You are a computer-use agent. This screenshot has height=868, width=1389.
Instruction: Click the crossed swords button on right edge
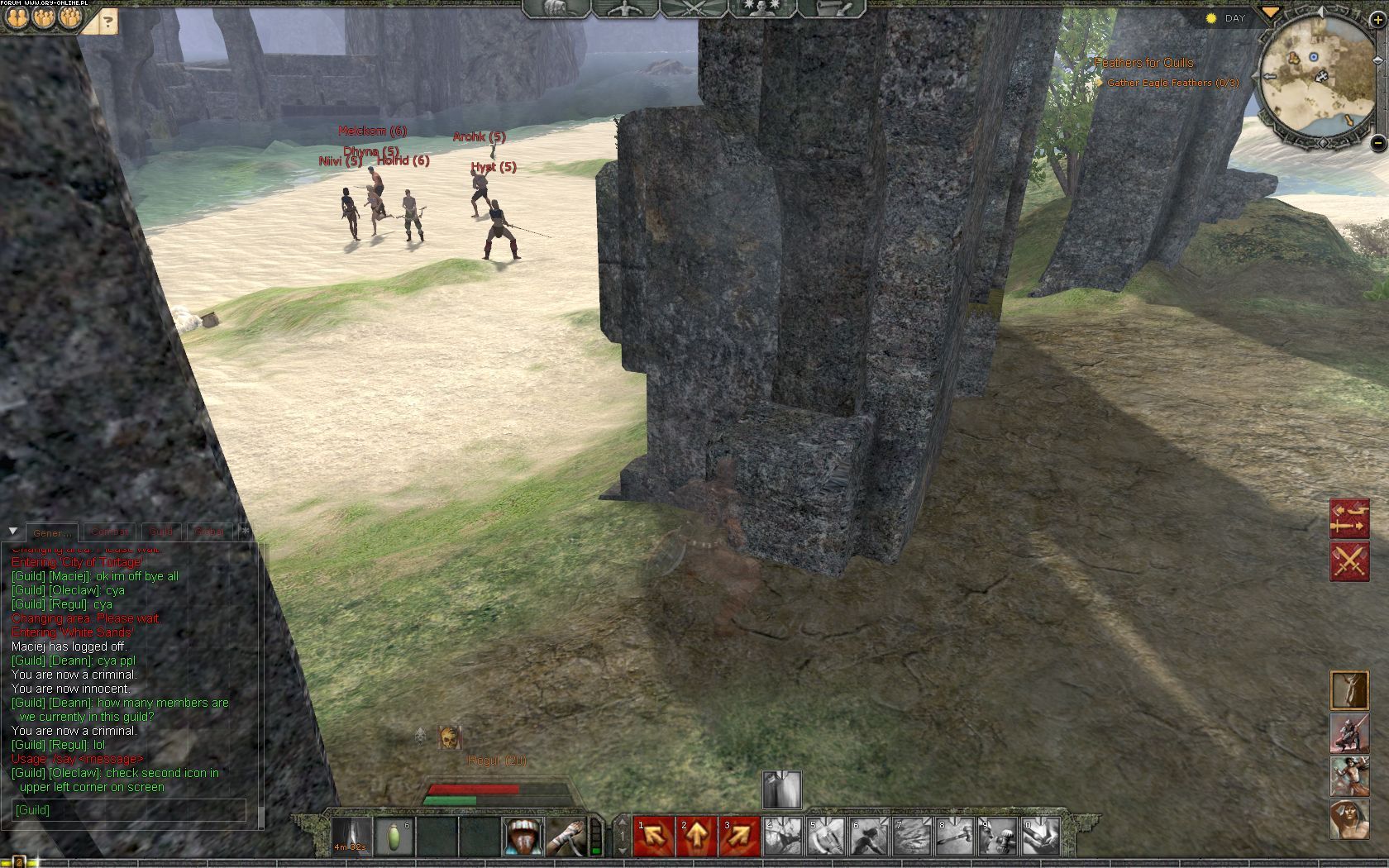coord(1348,561)
